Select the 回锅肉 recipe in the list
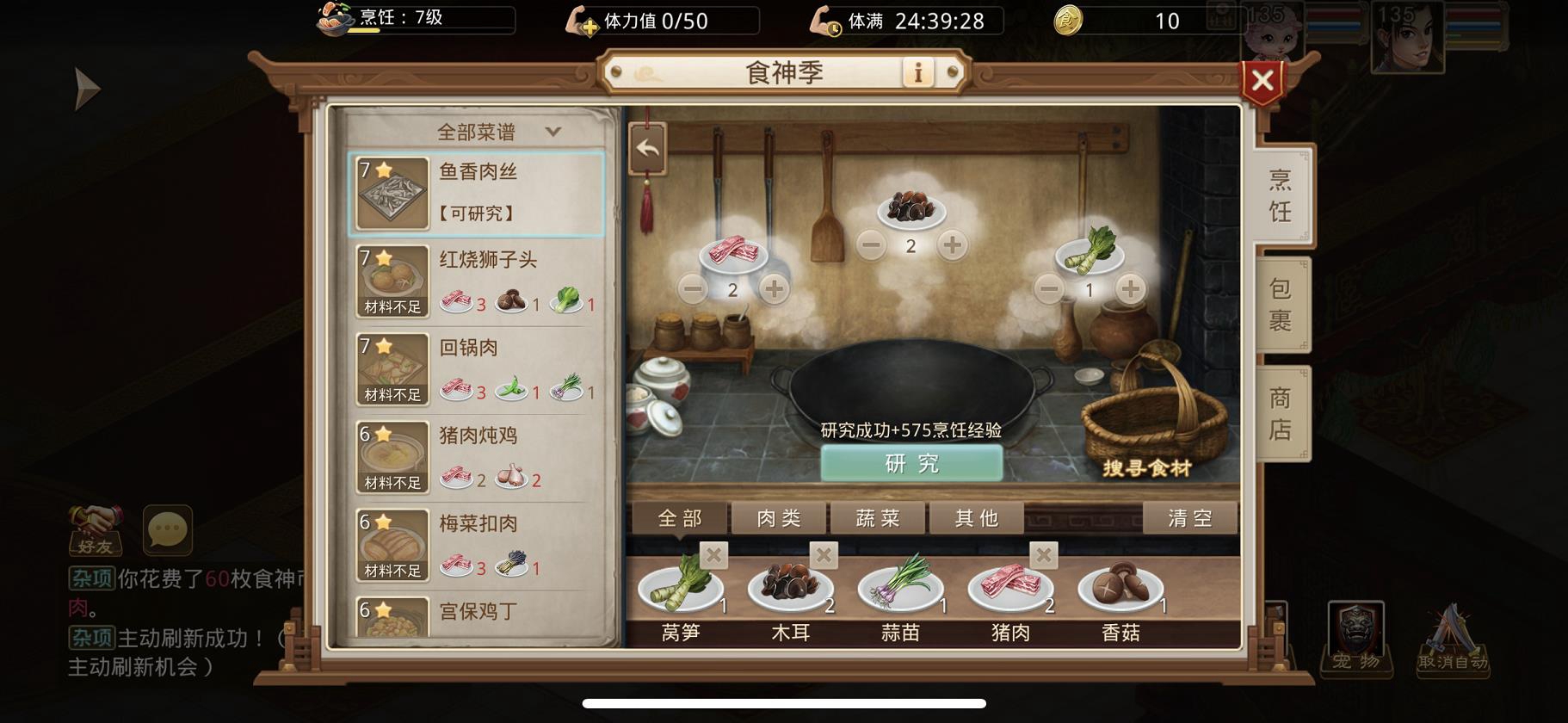Viewport: 1568px width, 723px height. tap(473, 370)
